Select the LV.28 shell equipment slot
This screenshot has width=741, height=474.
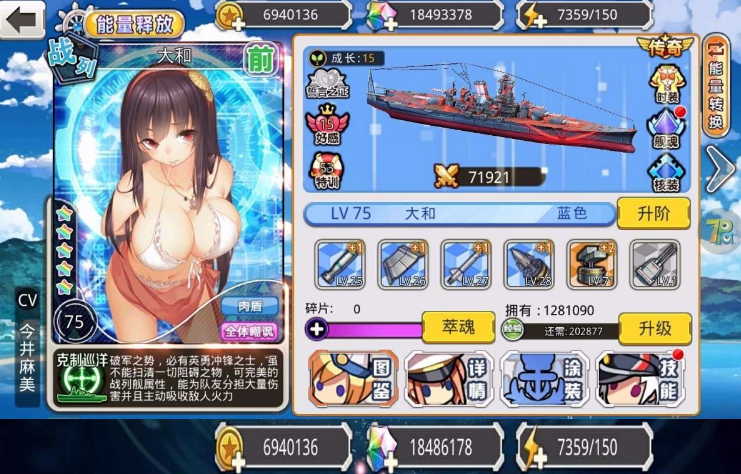[x=529, y=264]
